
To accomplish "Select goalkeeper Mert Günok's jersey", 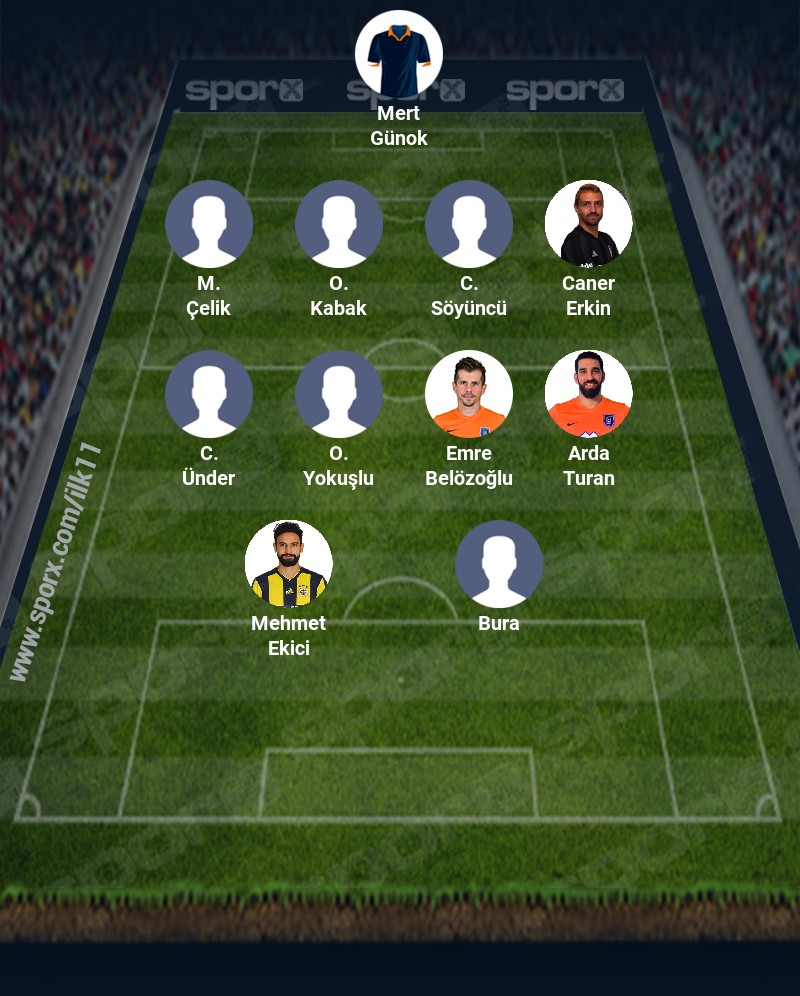I will point(399,54).
